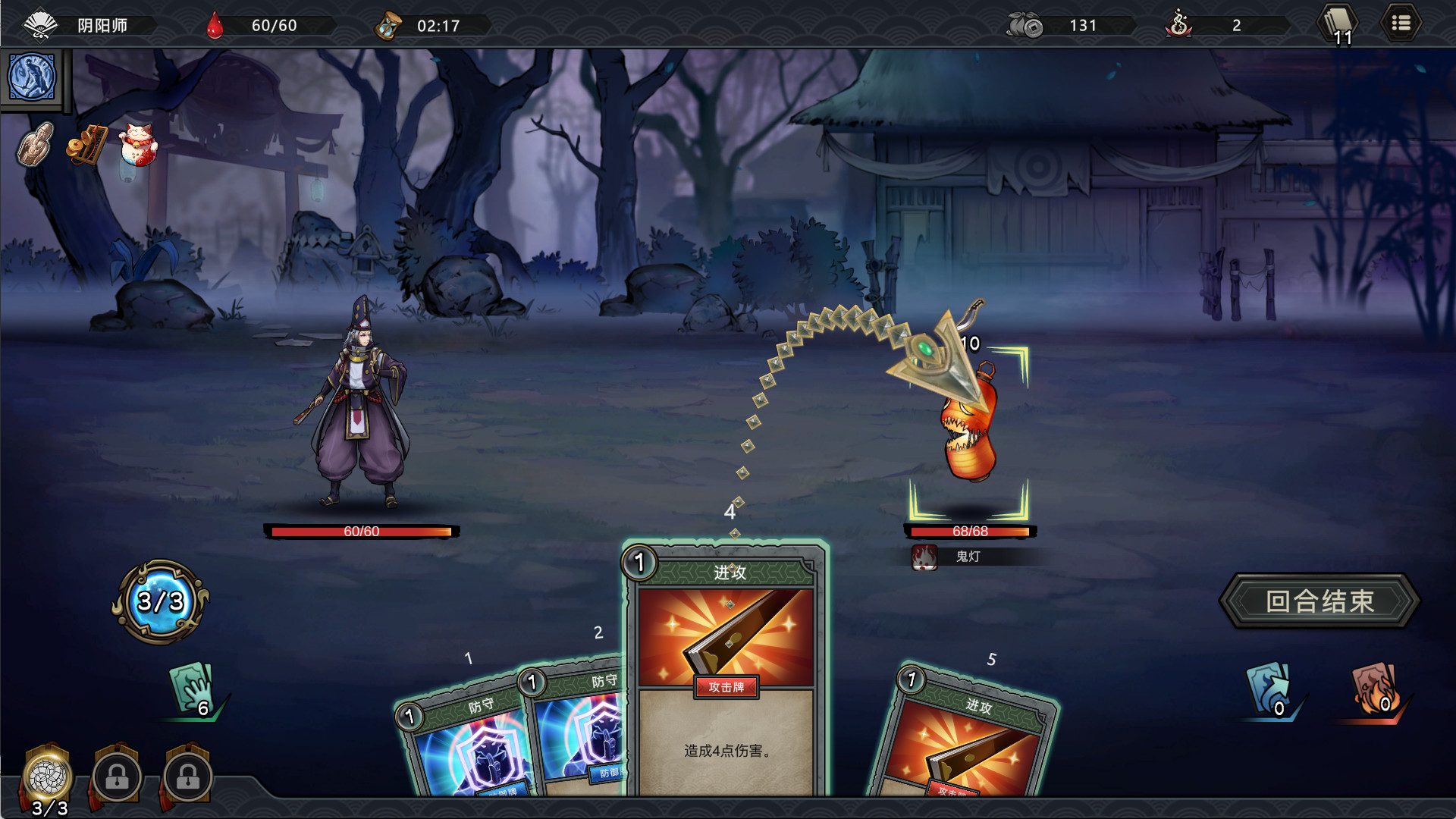Image resolution: width=1456 pixels, height=819 pixels.
Task: Select the wooden talisman item icon
Action: tap(32, 145)
